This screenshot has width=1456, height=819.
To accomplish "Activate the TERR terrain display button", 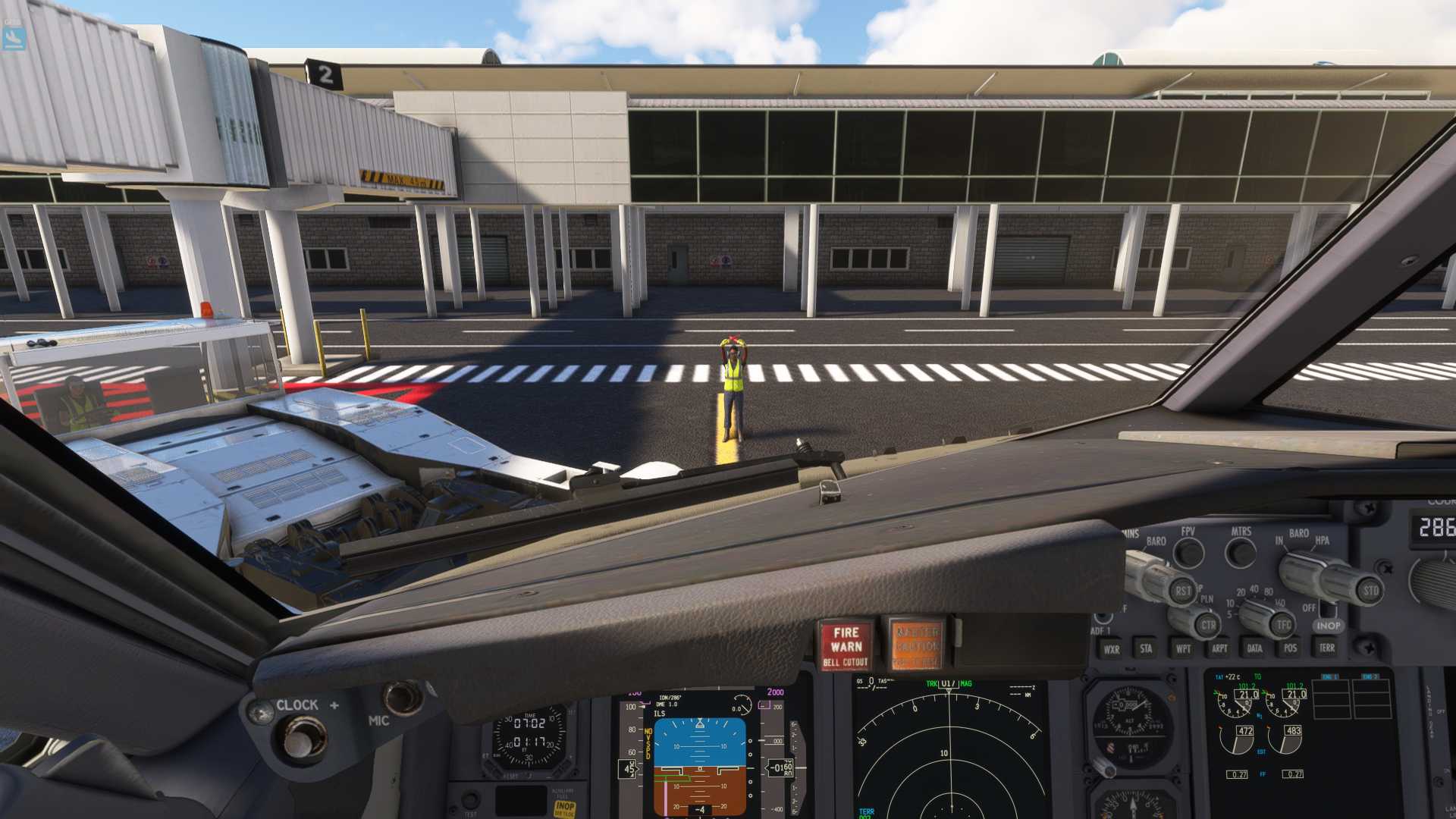I will click(1326, 648).
